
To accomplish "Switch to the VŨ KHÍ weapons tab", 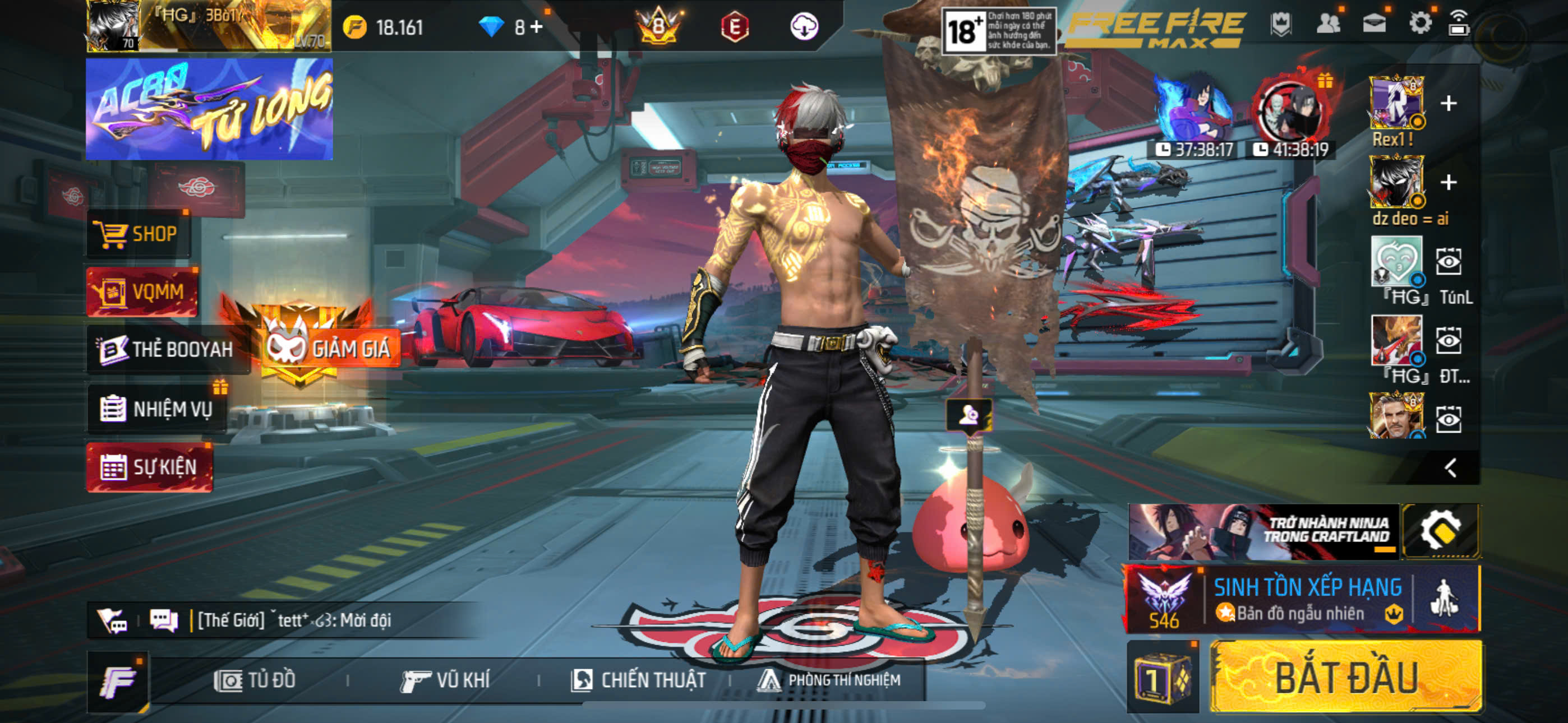I will point(446,680).
